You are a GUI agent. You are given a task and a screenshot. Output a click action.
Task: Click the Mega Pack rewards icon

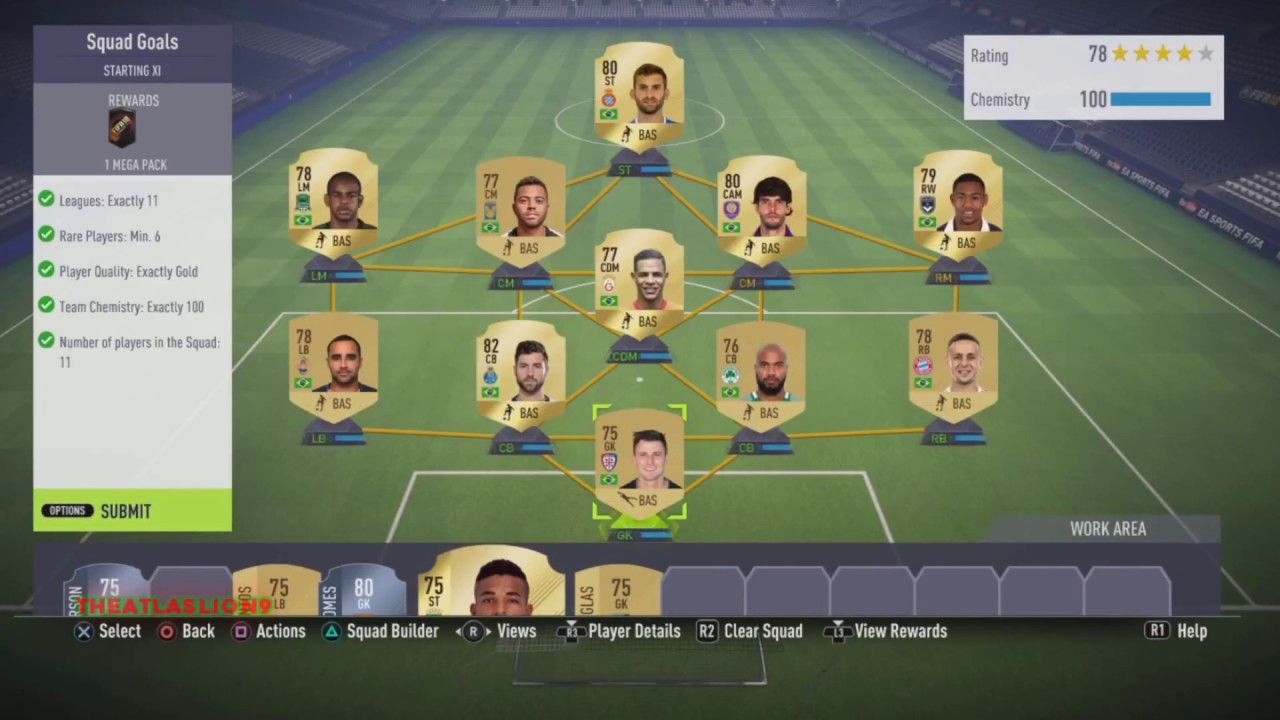pos(120,128)
